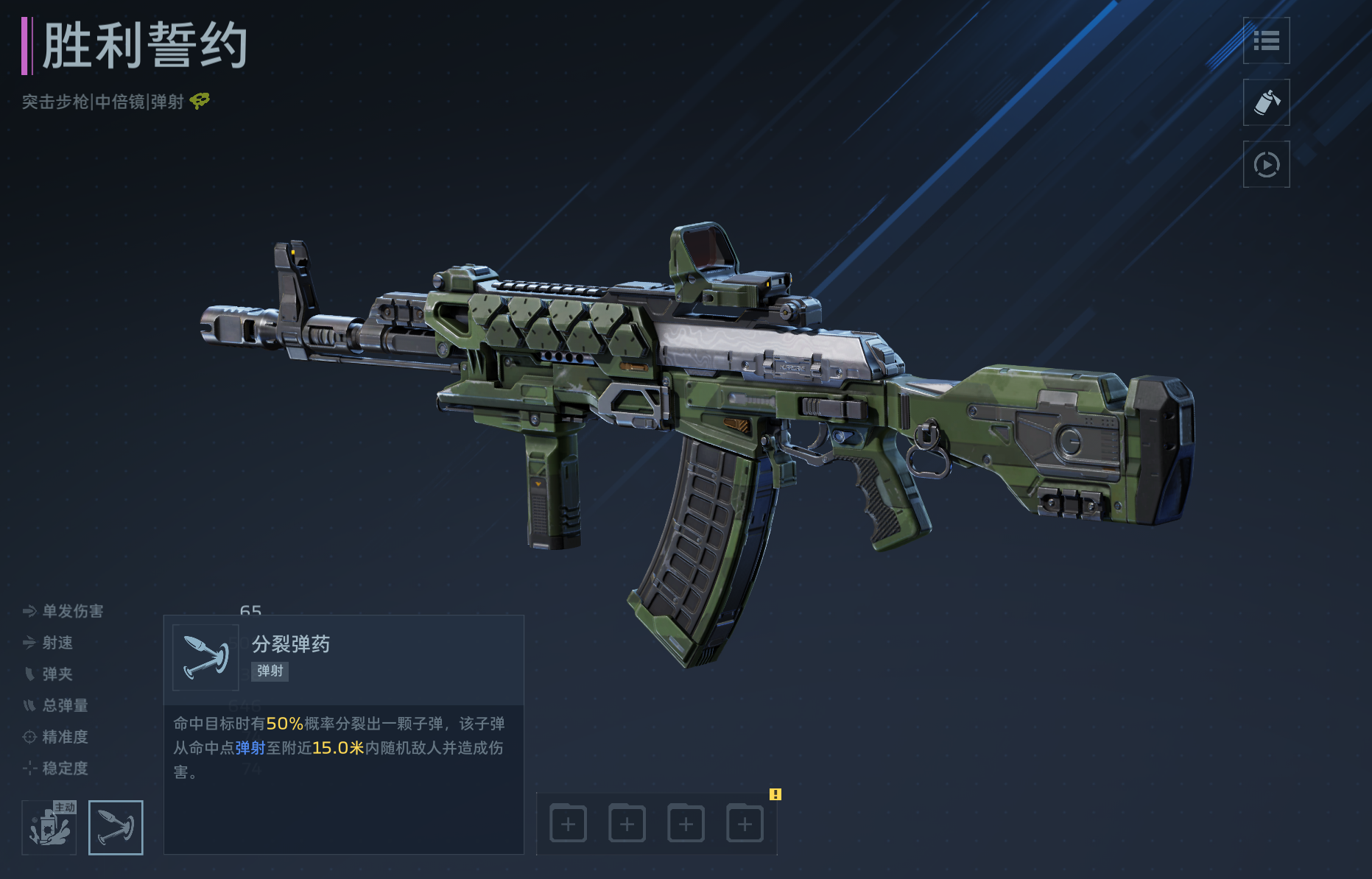1372x879 pixels.
Task: Open the spray can skin button
Action: (x=1266, y=103)
